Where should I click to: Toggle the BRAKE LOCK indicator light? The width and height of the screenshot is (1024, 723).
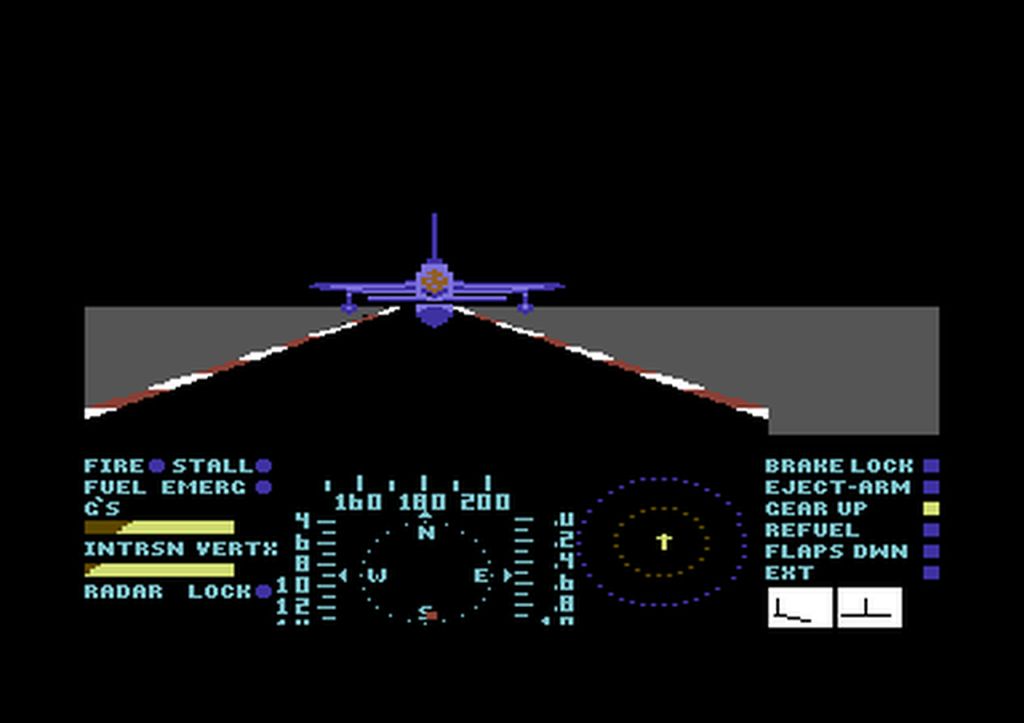931,466
